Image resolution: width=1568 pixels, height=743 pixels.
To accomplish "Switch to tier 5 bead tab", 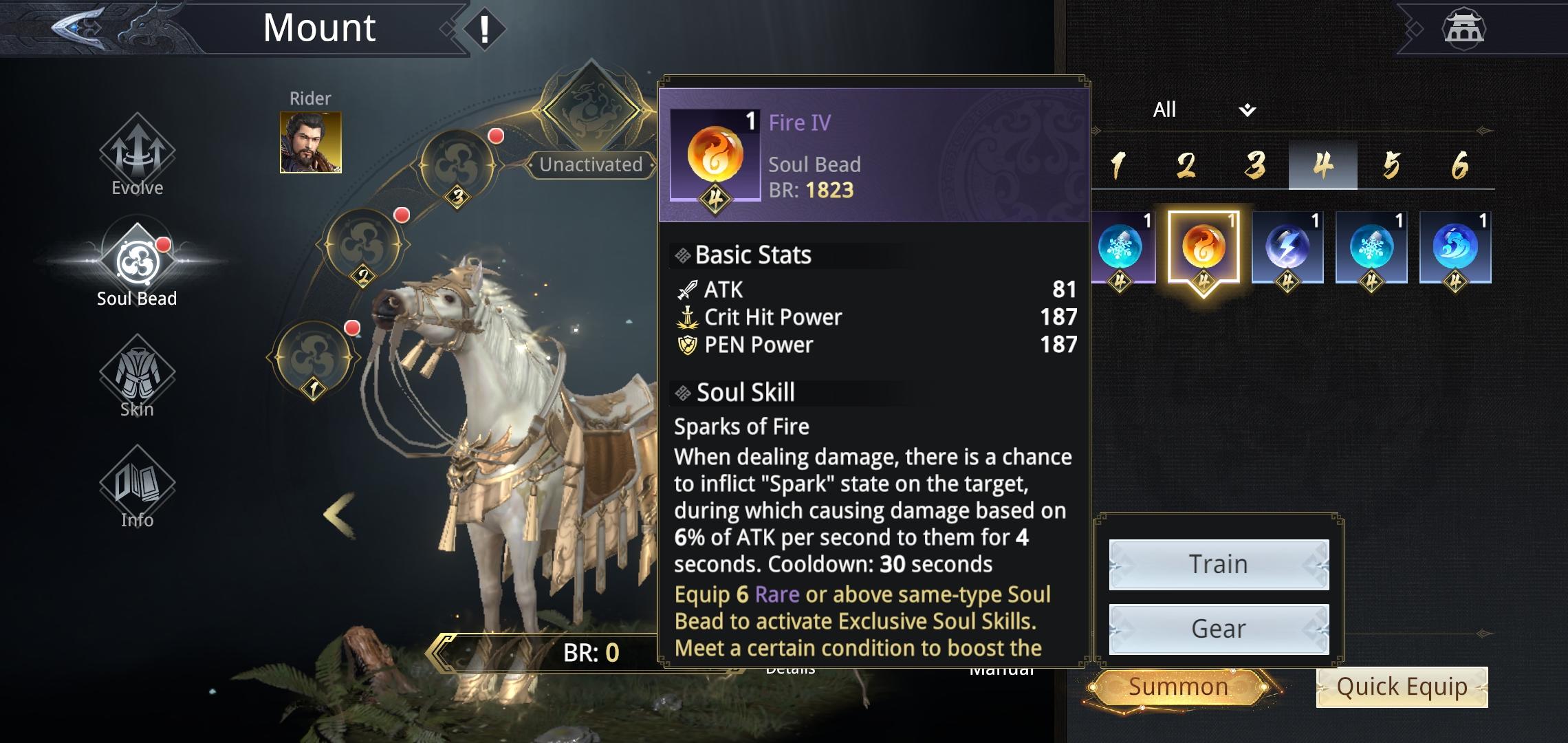I will pos(1391,165).
